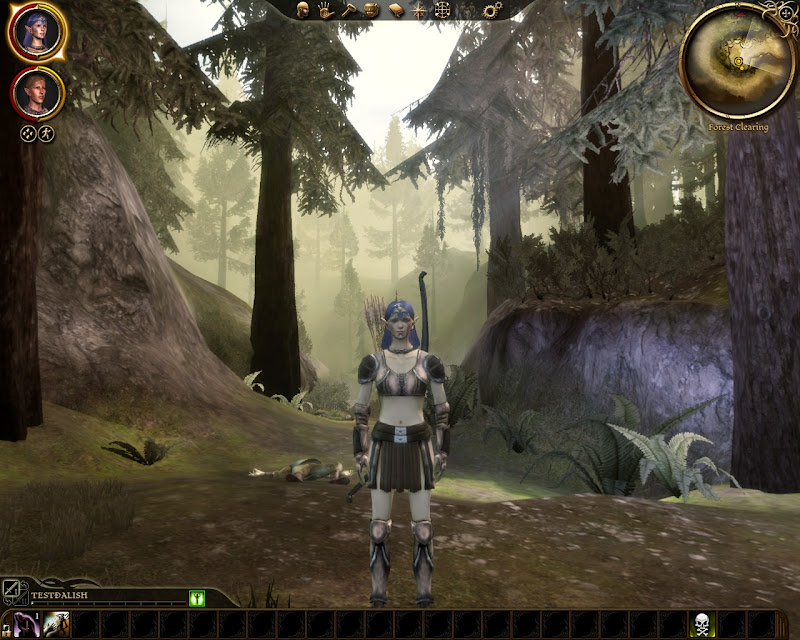Open the inventory chest-armor icon
The height and width of the screenshot is (640, 800).
coord(372,10)
